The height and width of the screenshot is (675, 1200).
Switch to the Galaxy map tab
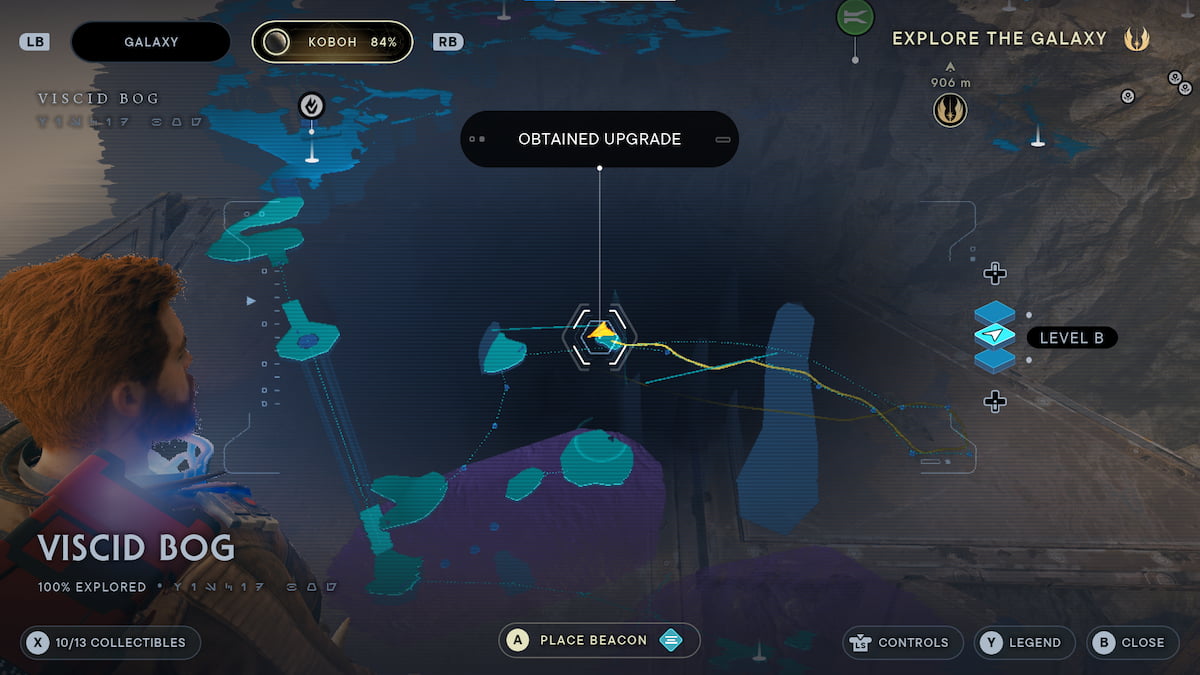[151, 42]
